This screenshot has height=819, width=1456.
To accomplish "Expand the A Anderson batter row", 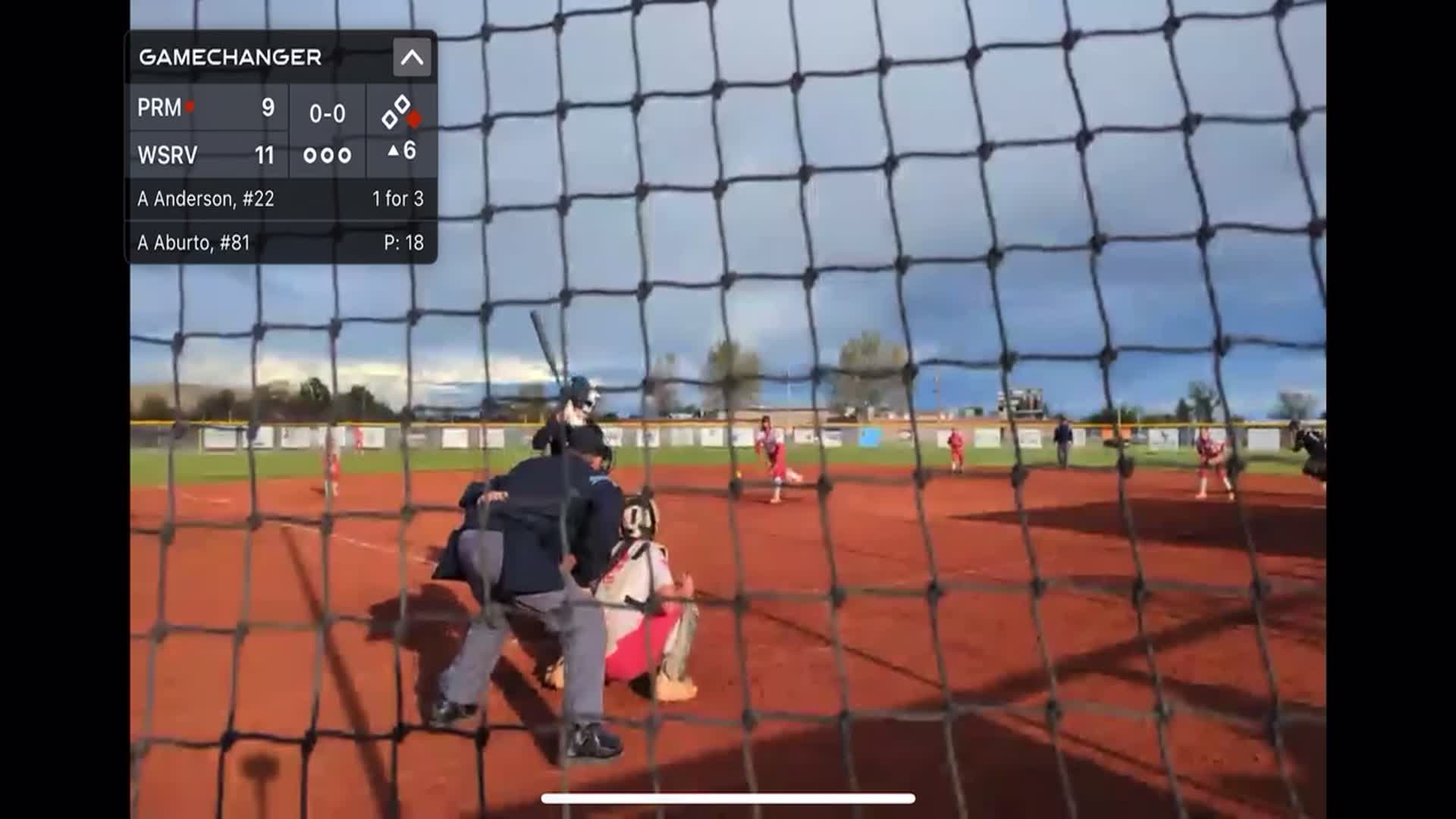I will [x=281, y=199].
